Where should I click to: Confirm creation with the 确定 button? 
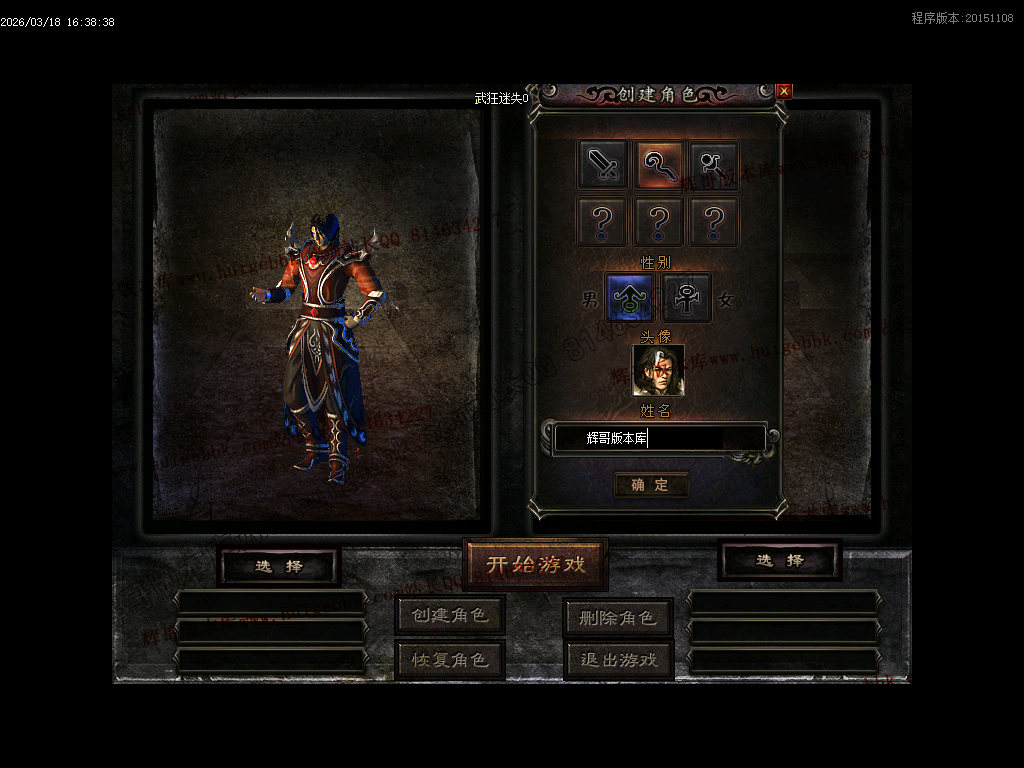[x=650, y=485]
